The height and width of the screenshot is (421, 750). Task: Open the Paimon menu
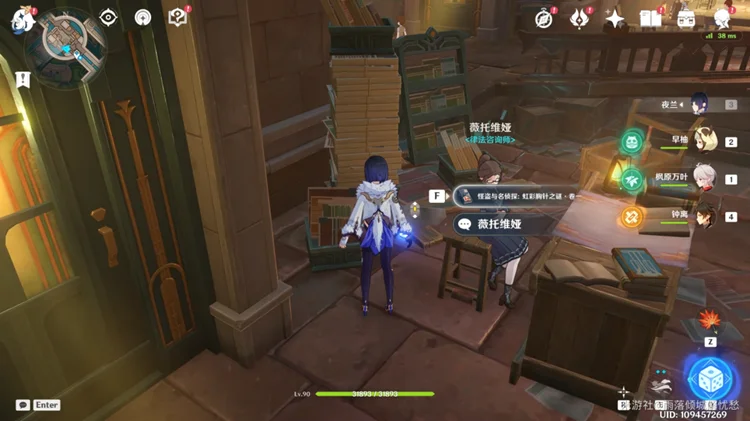coord(22,20)
